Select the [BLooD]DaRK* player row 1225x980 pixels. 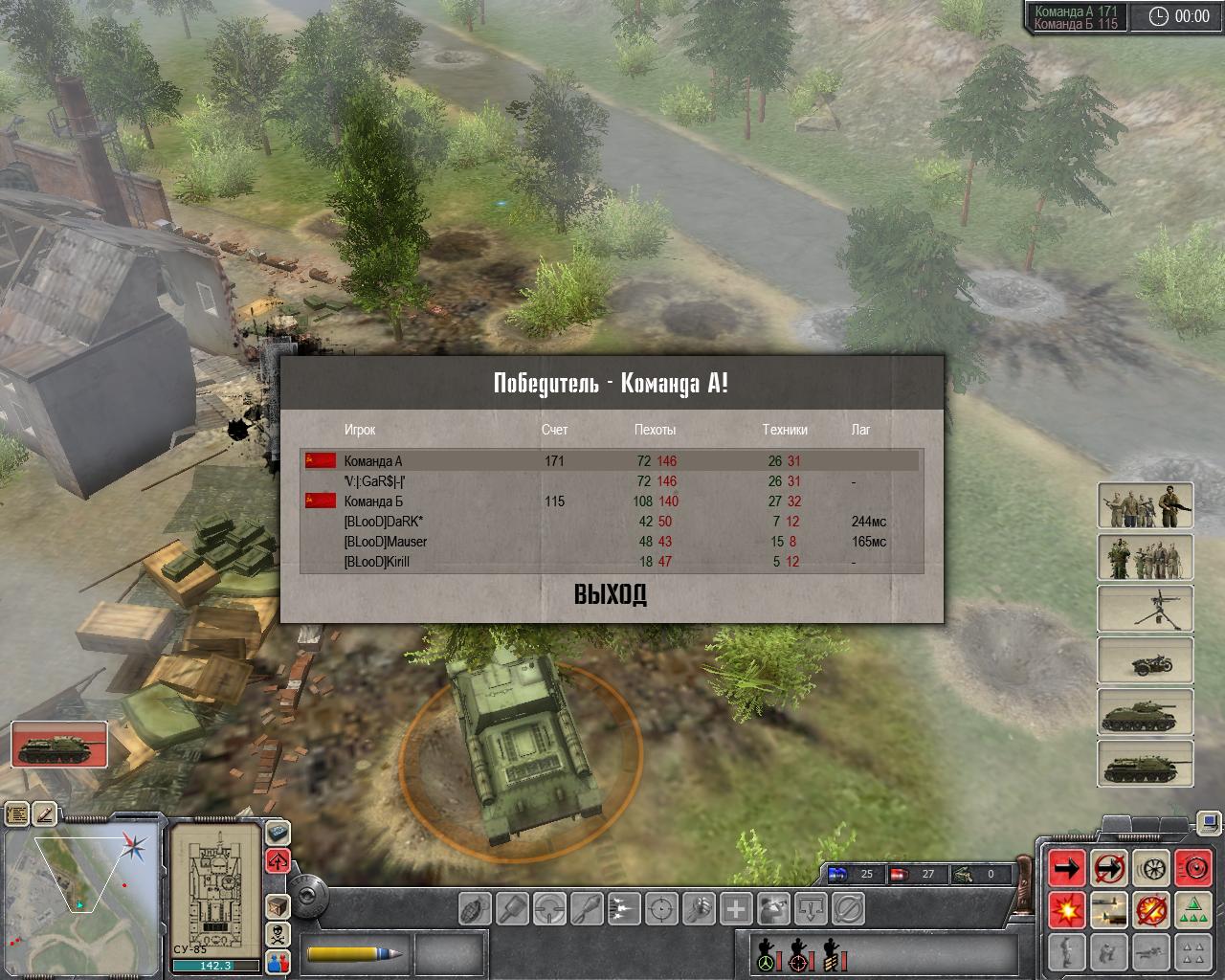click(383, 522)
